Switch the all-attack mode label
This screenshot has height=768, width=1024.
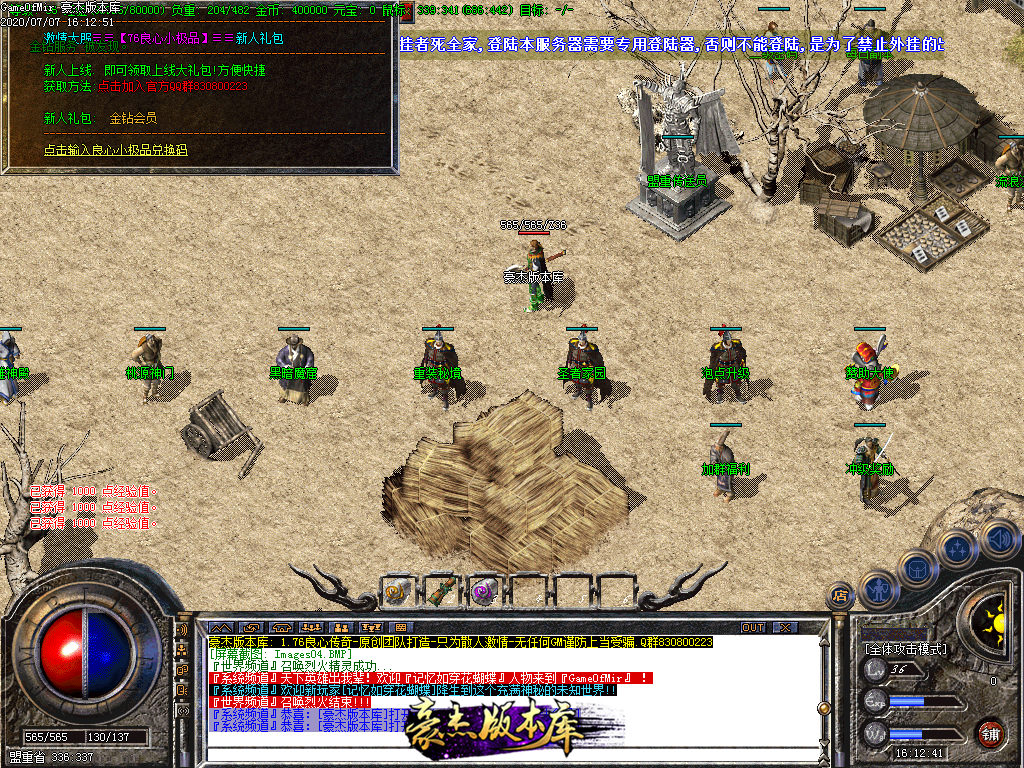[903, 648]
